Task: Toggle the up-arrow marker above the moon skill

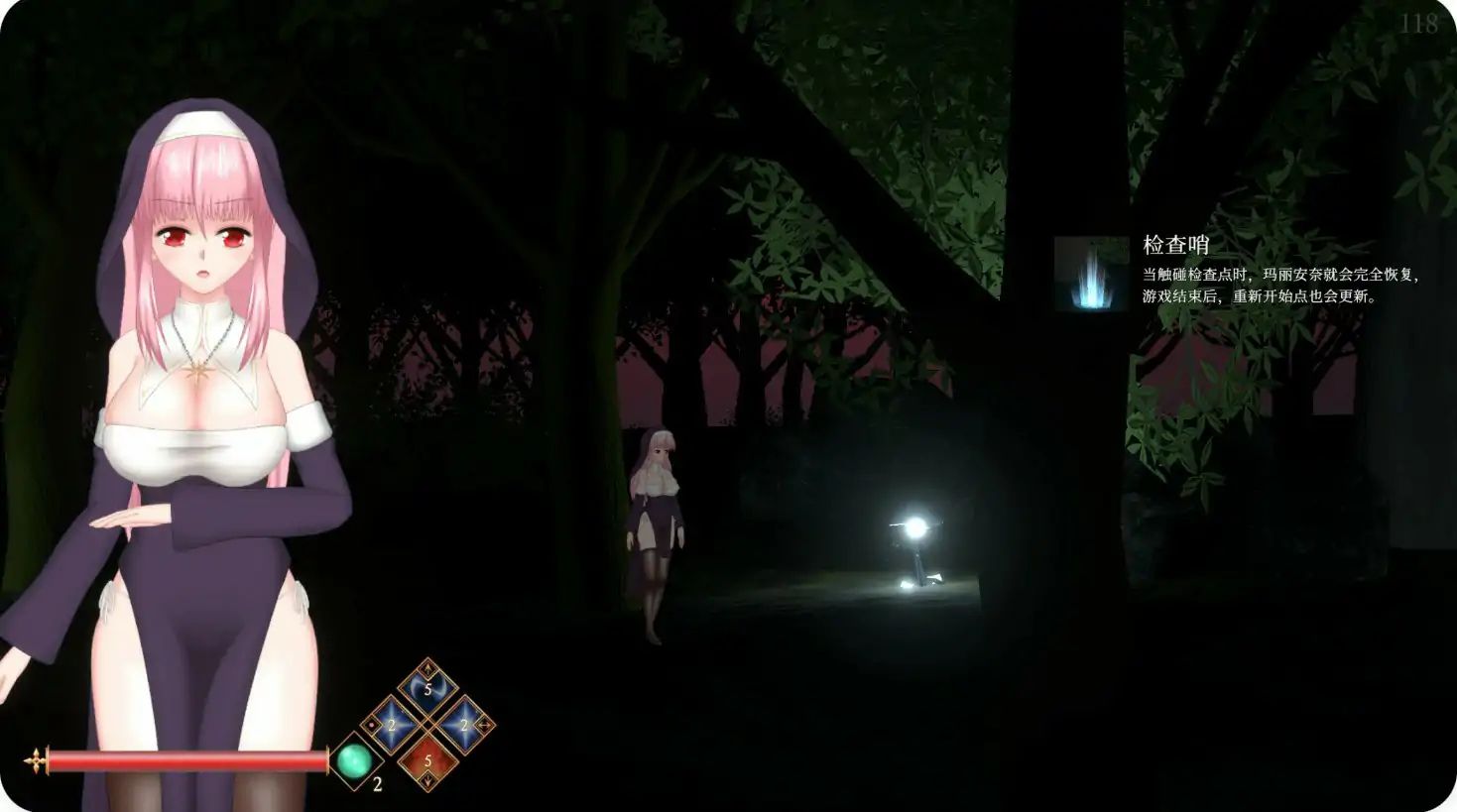Action: point(427,668)
